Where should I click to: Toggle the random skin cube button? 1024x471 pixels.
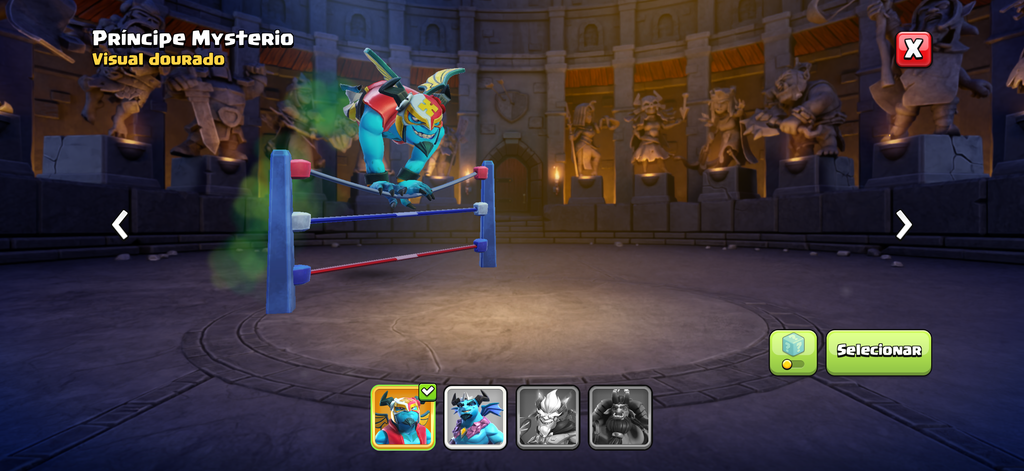pyautogui.click(x=793, y=352)
